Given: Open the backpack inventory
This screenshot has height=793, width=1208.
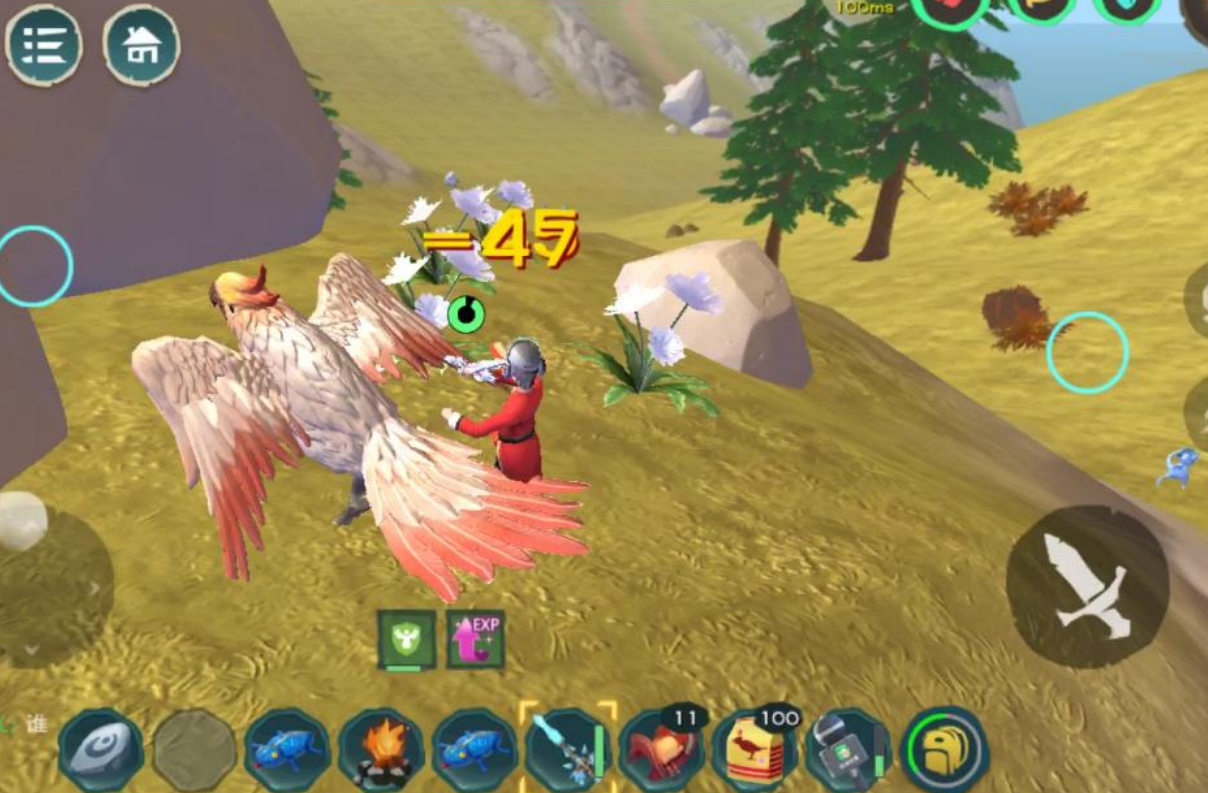Looking at the screenshot, I should (945, 750).
